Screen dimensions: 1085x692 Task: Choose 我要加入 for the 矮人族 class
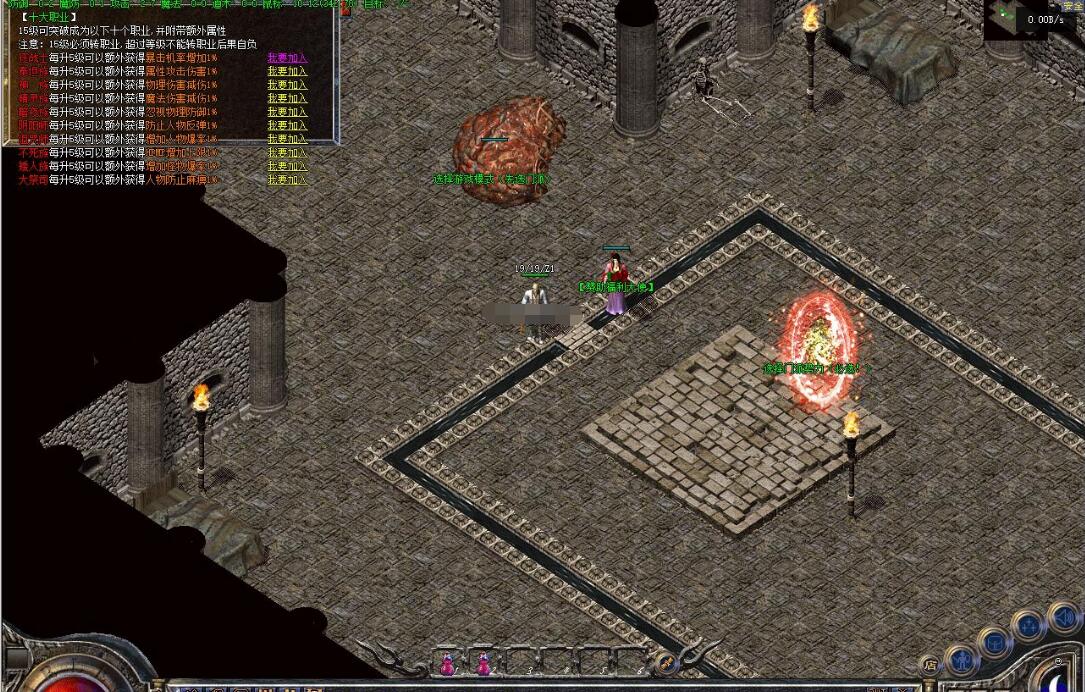tap(287, 166)
